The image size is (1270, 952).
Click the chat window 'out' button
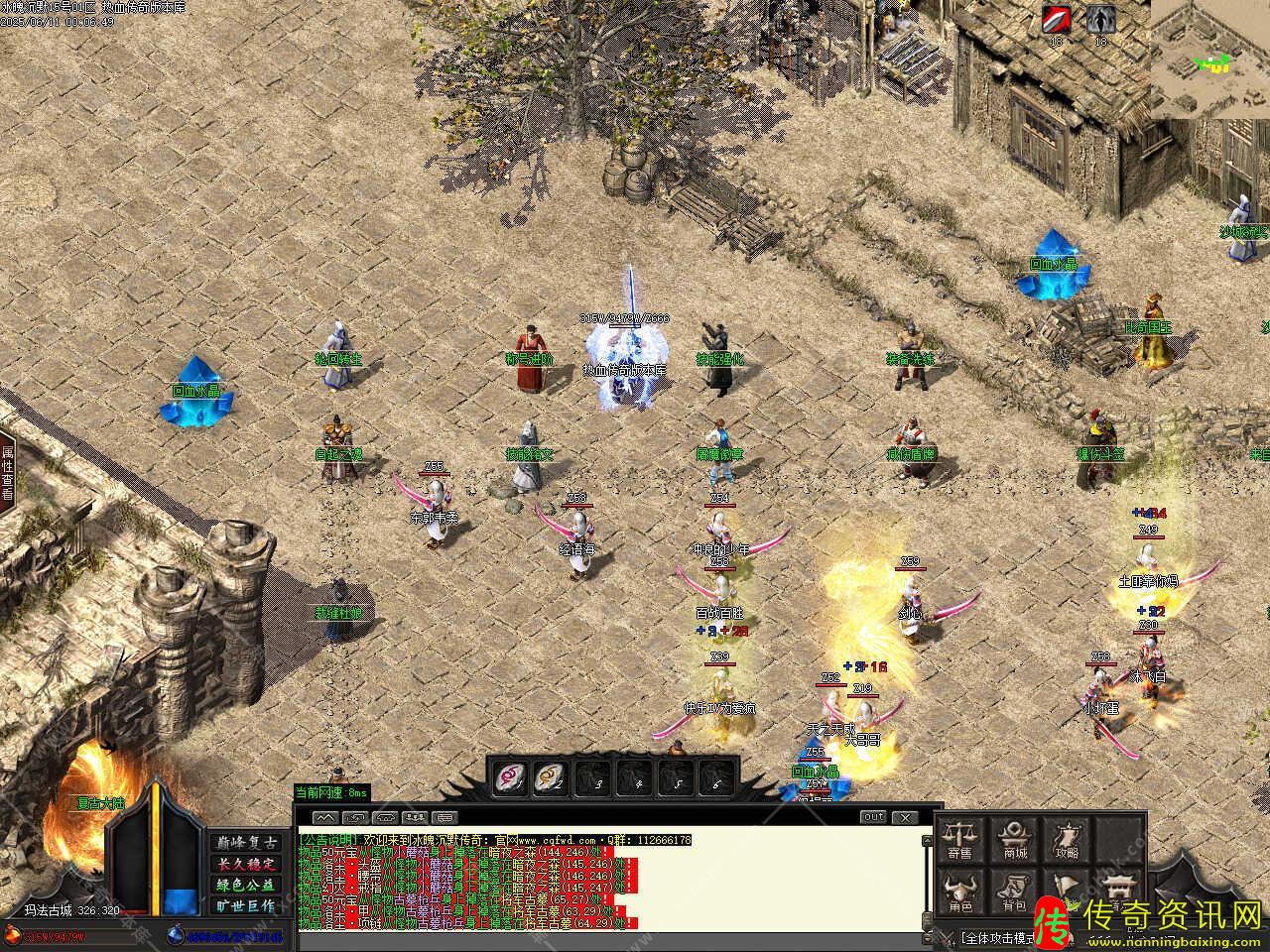coord(873,817)
